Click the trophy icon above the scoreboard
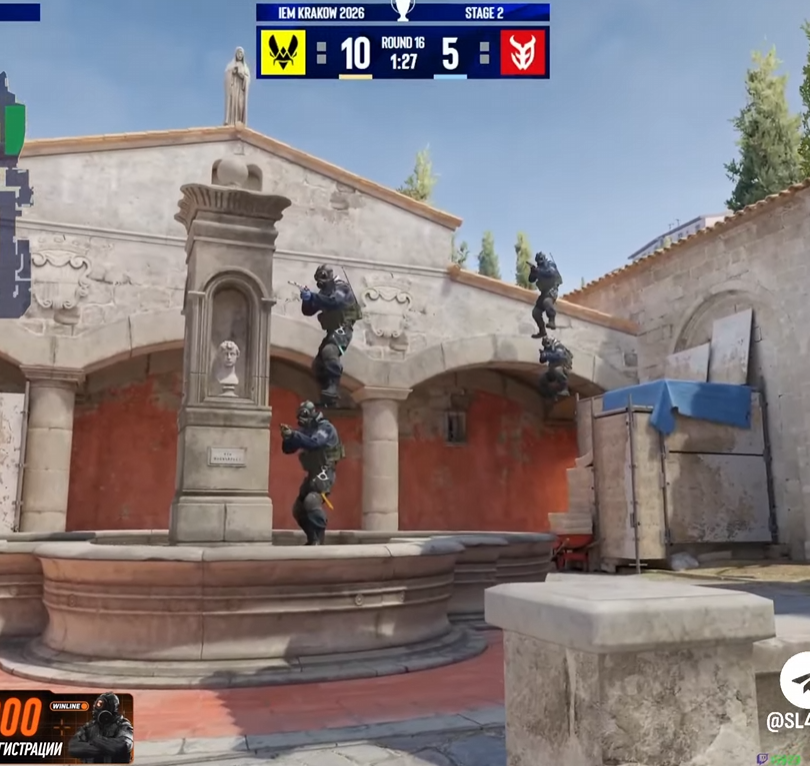The image size is (810, 766). [403, 11]
